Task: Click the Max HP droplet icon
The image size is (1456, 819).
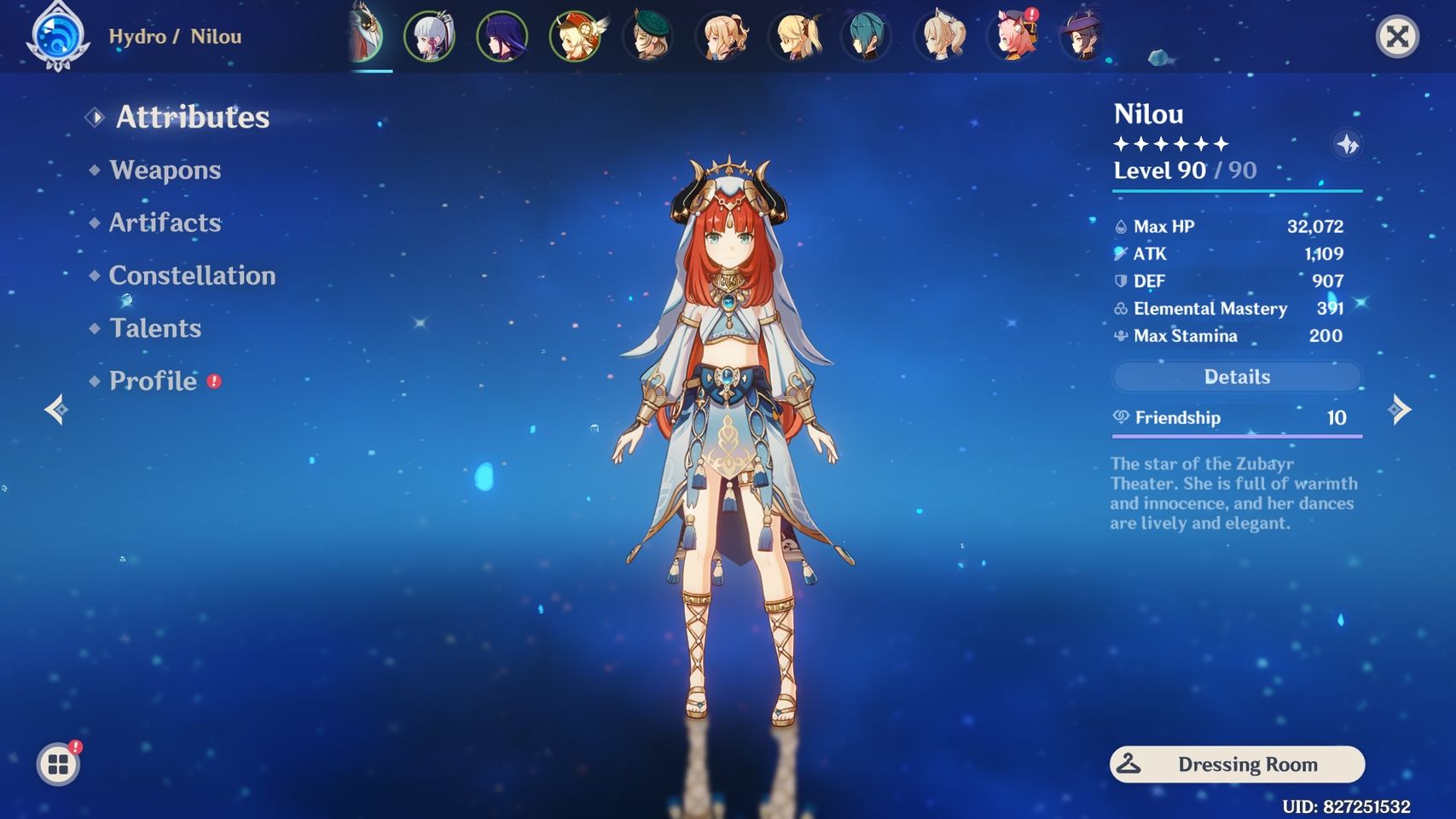Action: tap(1120, 226)
